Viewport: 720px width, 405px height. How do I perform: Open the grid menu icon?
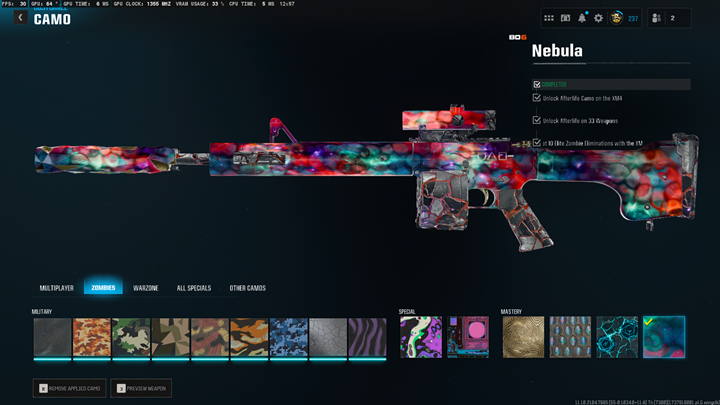click(549, 18)
